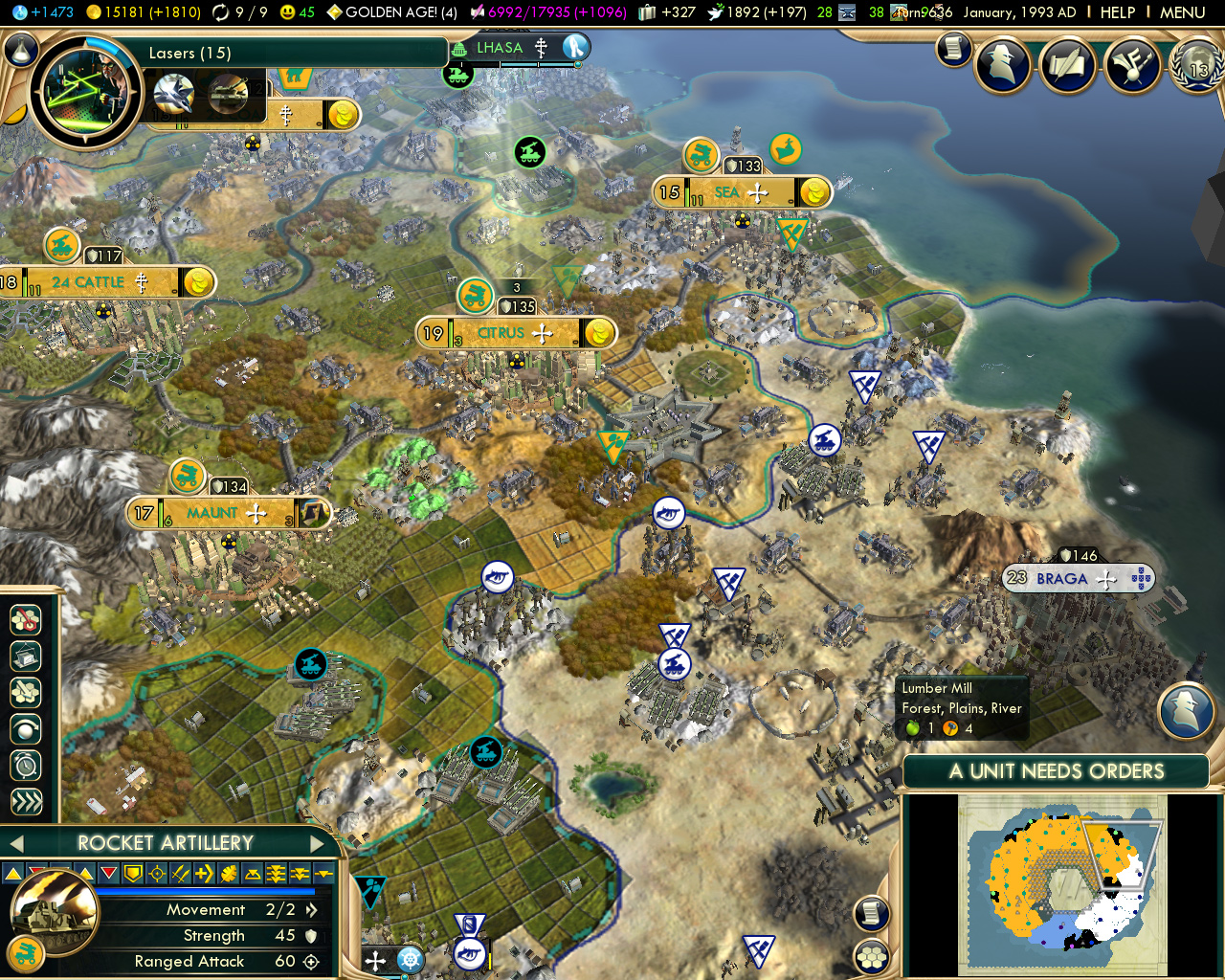1225x980 pixels.
Task: Select the Rocket Artillery unit portrait
Action: point(56,916)
